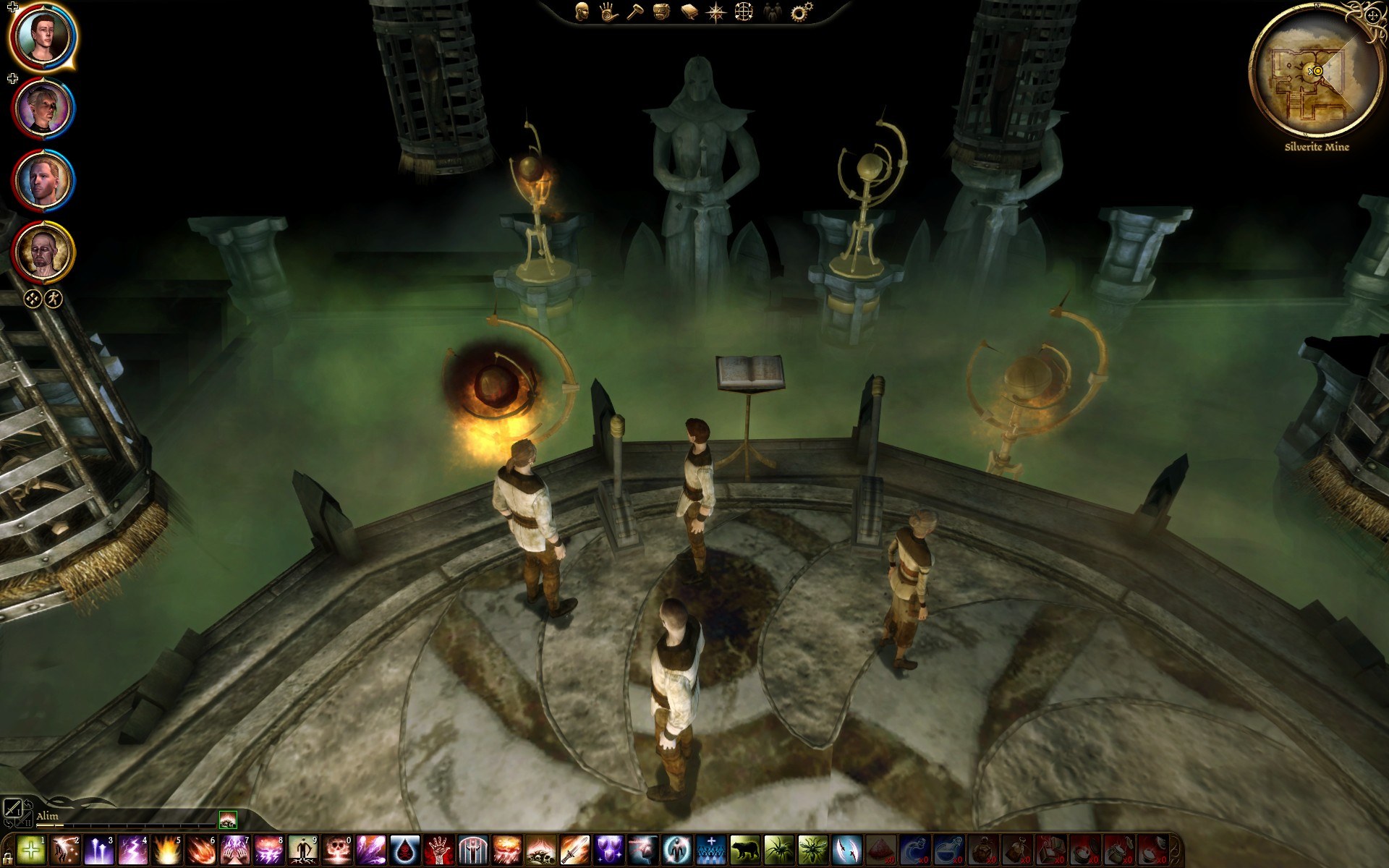Screen dimensions: 1389x868
Task: Cast the purple lightning bolt spell
Action: click(133, 849)
